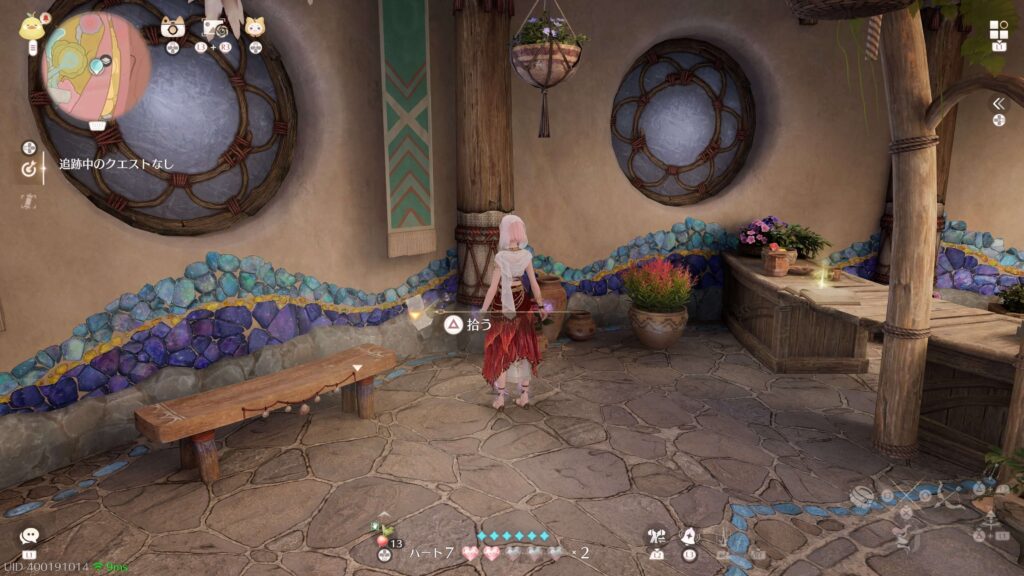Screen dimensions: 1024x576
Task: Open the cat-shaped camera icon
Action: [173, 28]
